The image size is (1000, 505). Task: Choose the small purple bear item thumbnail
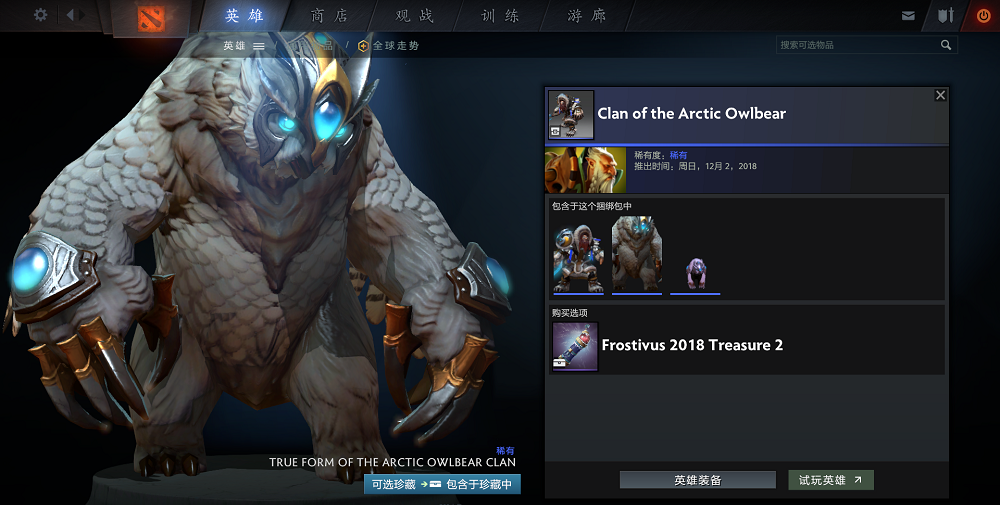(x=695, y=272)
